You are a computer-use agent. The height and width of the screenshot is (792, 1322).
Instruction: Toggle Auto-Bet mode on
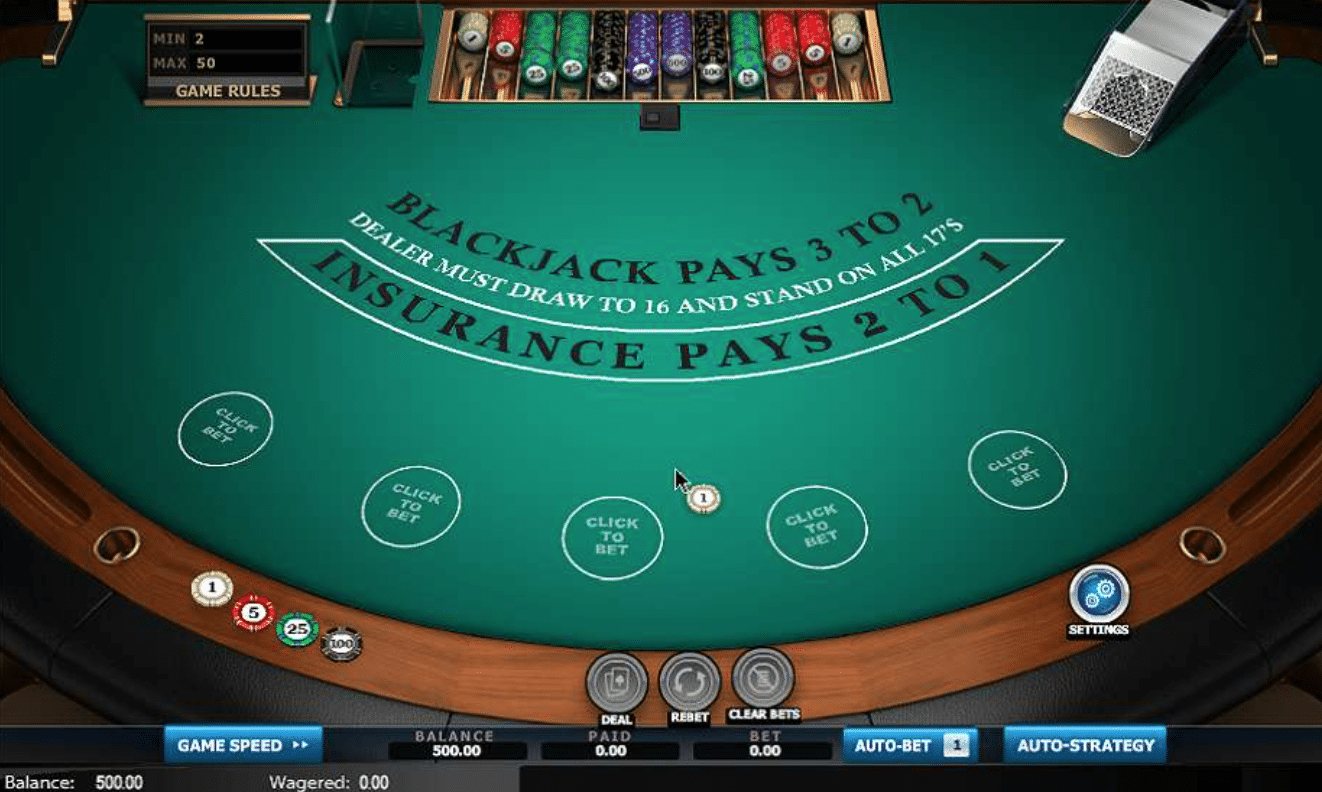pyautogui.click(x=894, y=745)
